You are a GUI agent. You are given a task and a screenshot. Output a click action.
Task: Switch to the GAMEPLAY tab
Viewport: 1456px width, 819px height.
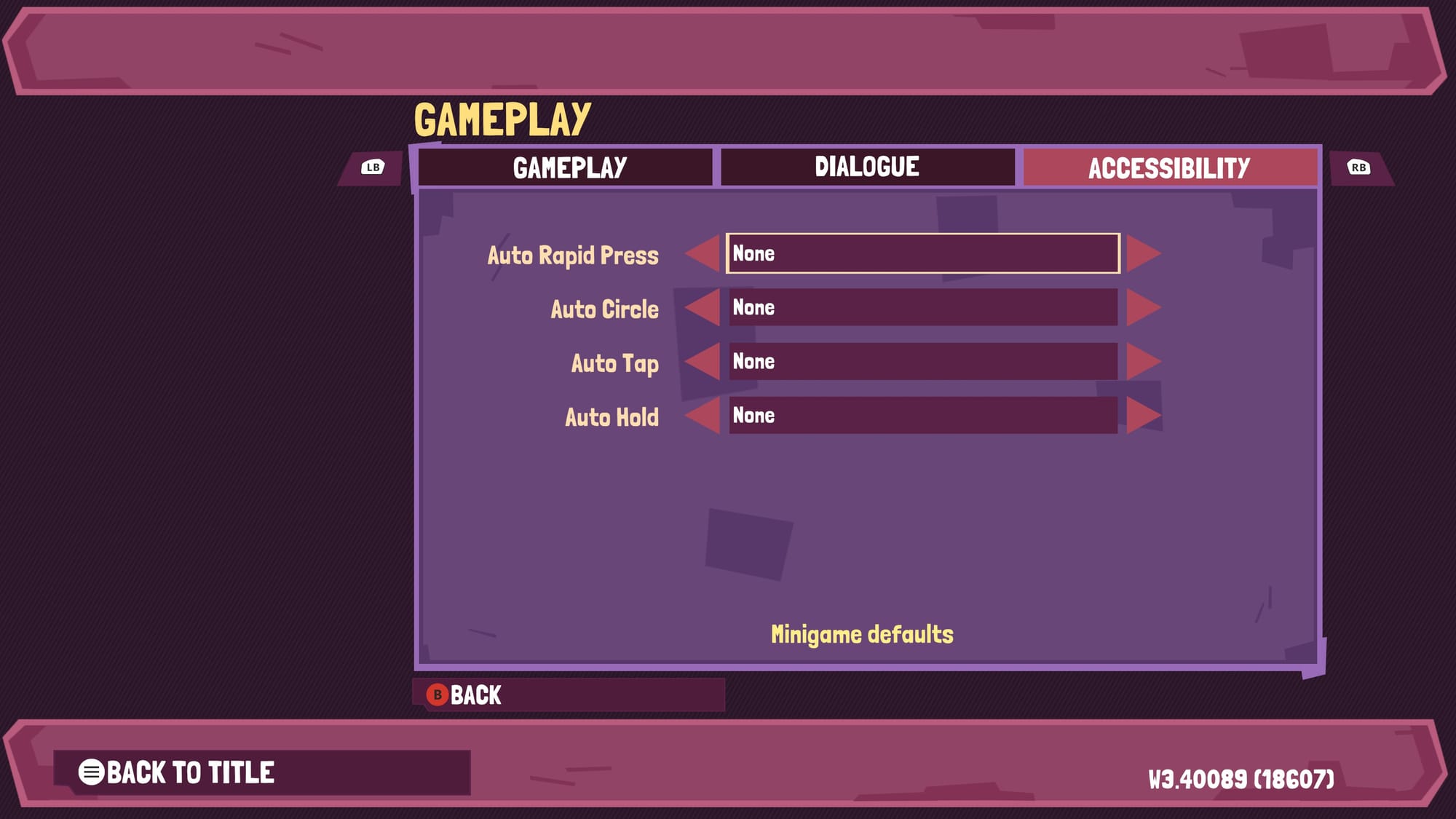(x=569, y=167)
